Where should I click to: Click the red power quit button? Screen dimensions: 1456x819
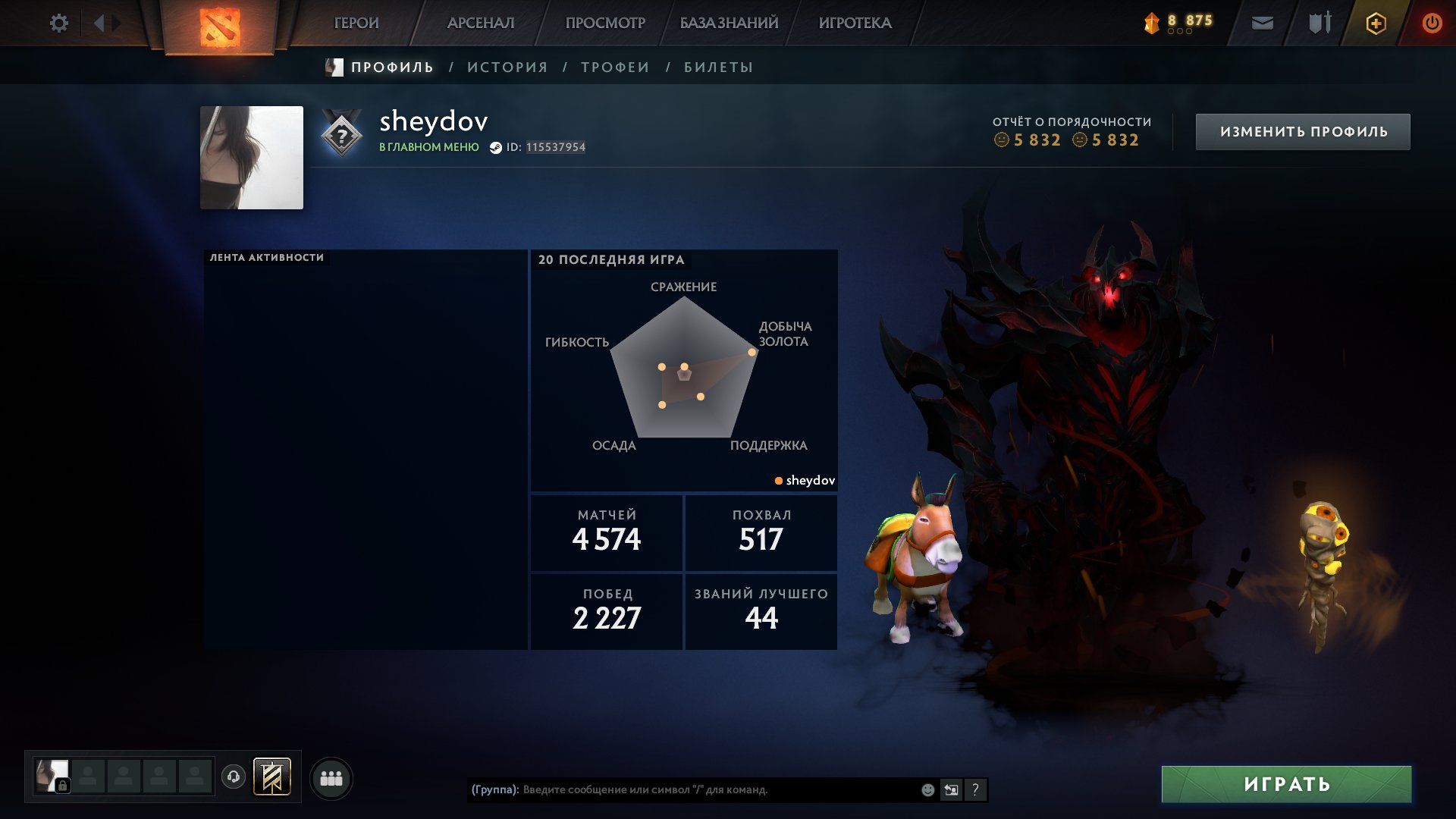point(1432,24)
